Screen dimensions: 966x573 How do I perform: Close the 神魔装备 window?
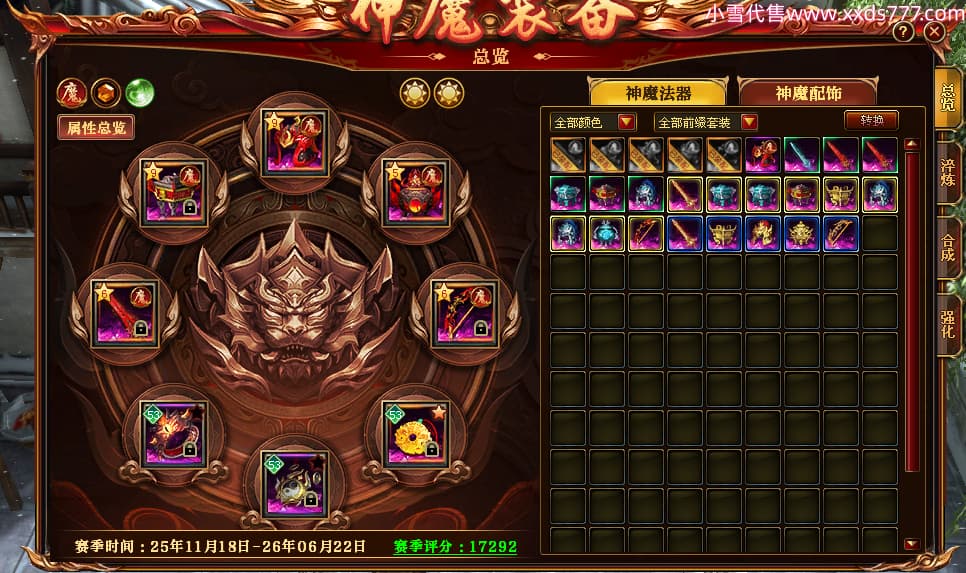pyautogui.click(x=934, y=32)
